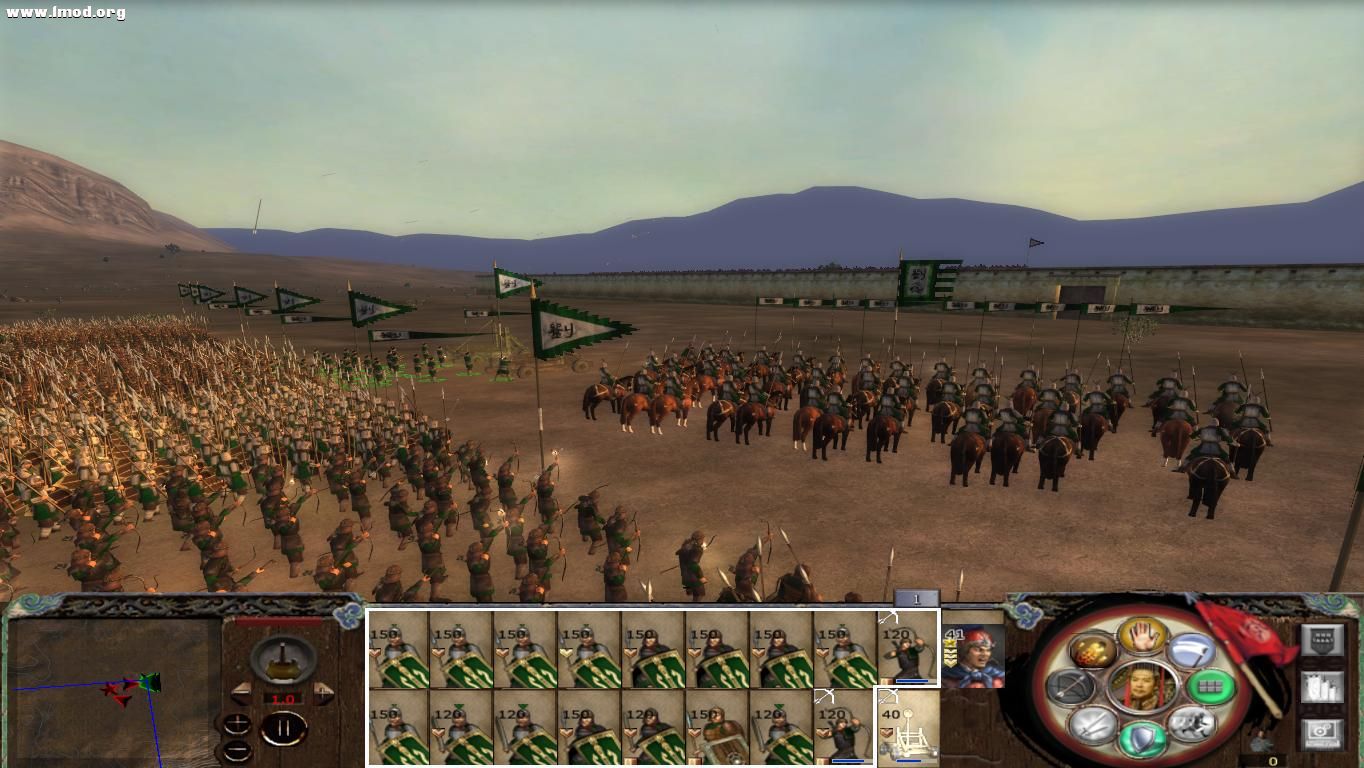Open the battlefield camera options icon

coord(1323,731)
